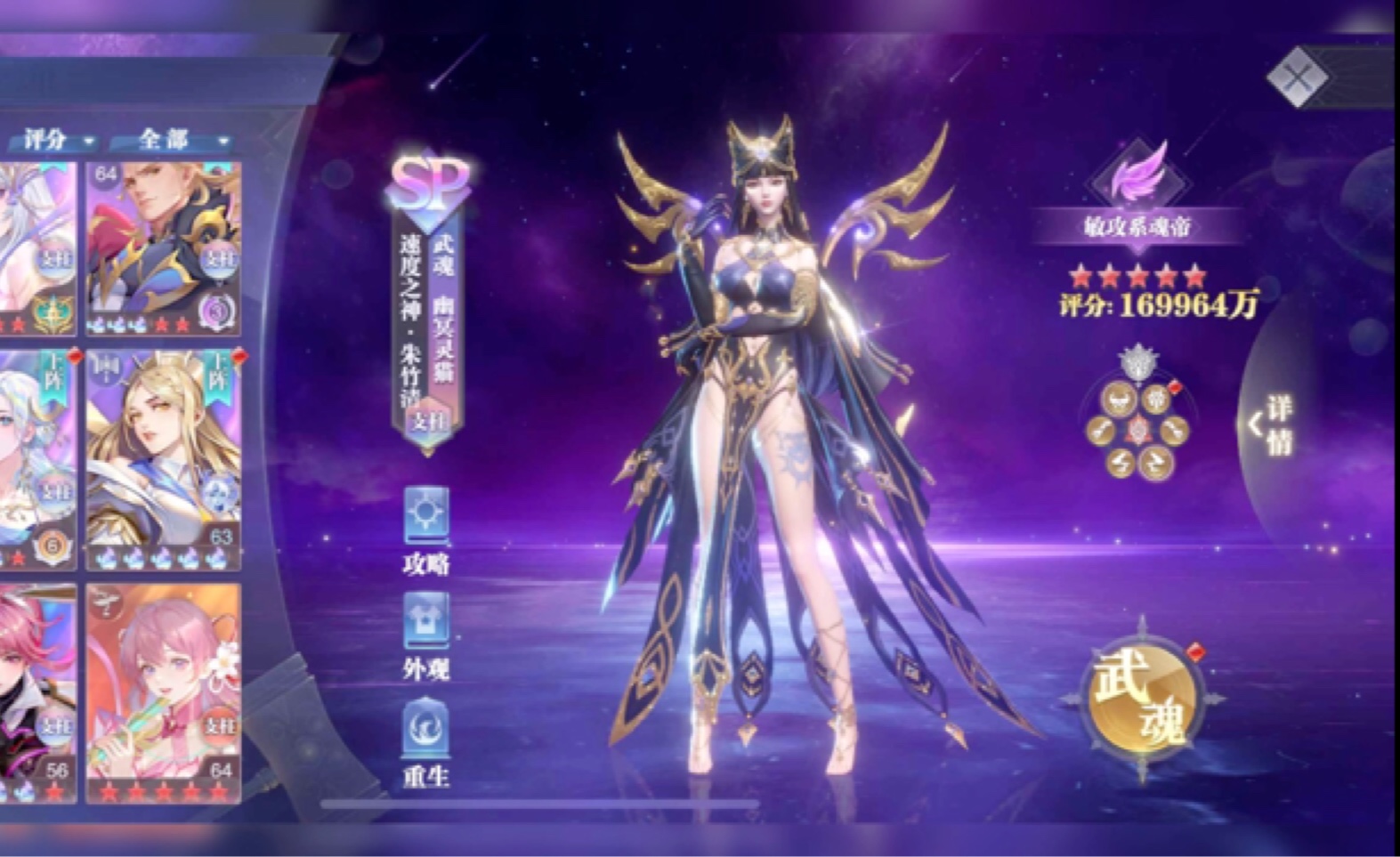Screen dimensions: 1400x857
Task: Switch to the SP martial soul tab
Action: [x=429, y=183]
